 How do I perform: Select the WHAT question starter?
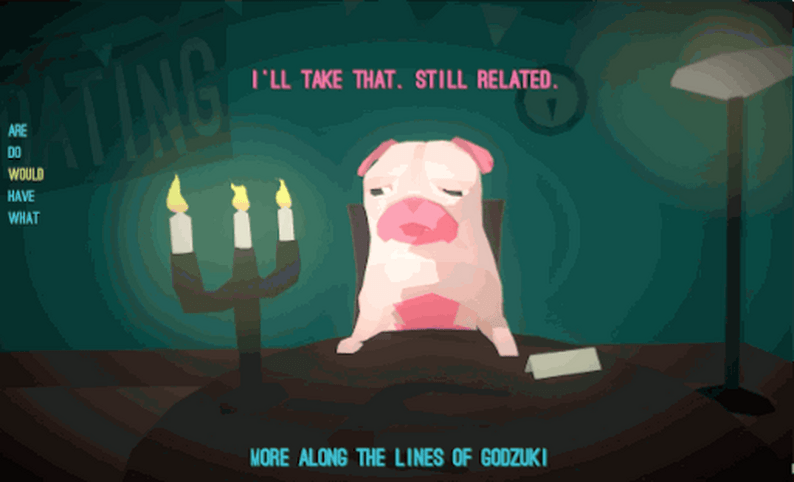[23, 218]
